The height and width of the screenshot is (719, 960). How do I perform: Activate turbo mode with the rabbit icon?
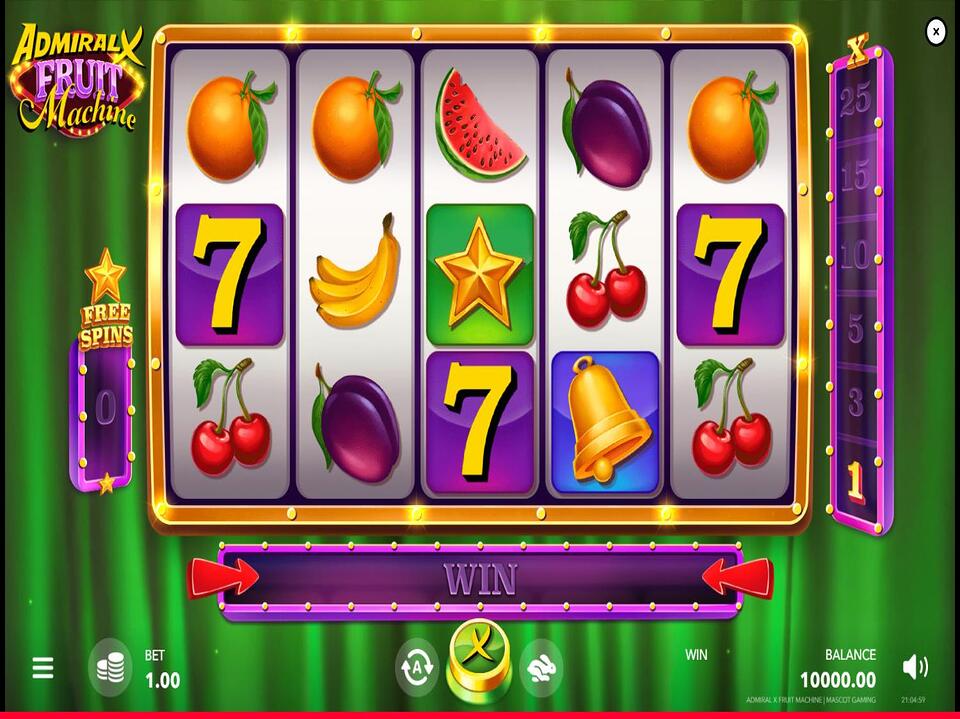[541, 667]
